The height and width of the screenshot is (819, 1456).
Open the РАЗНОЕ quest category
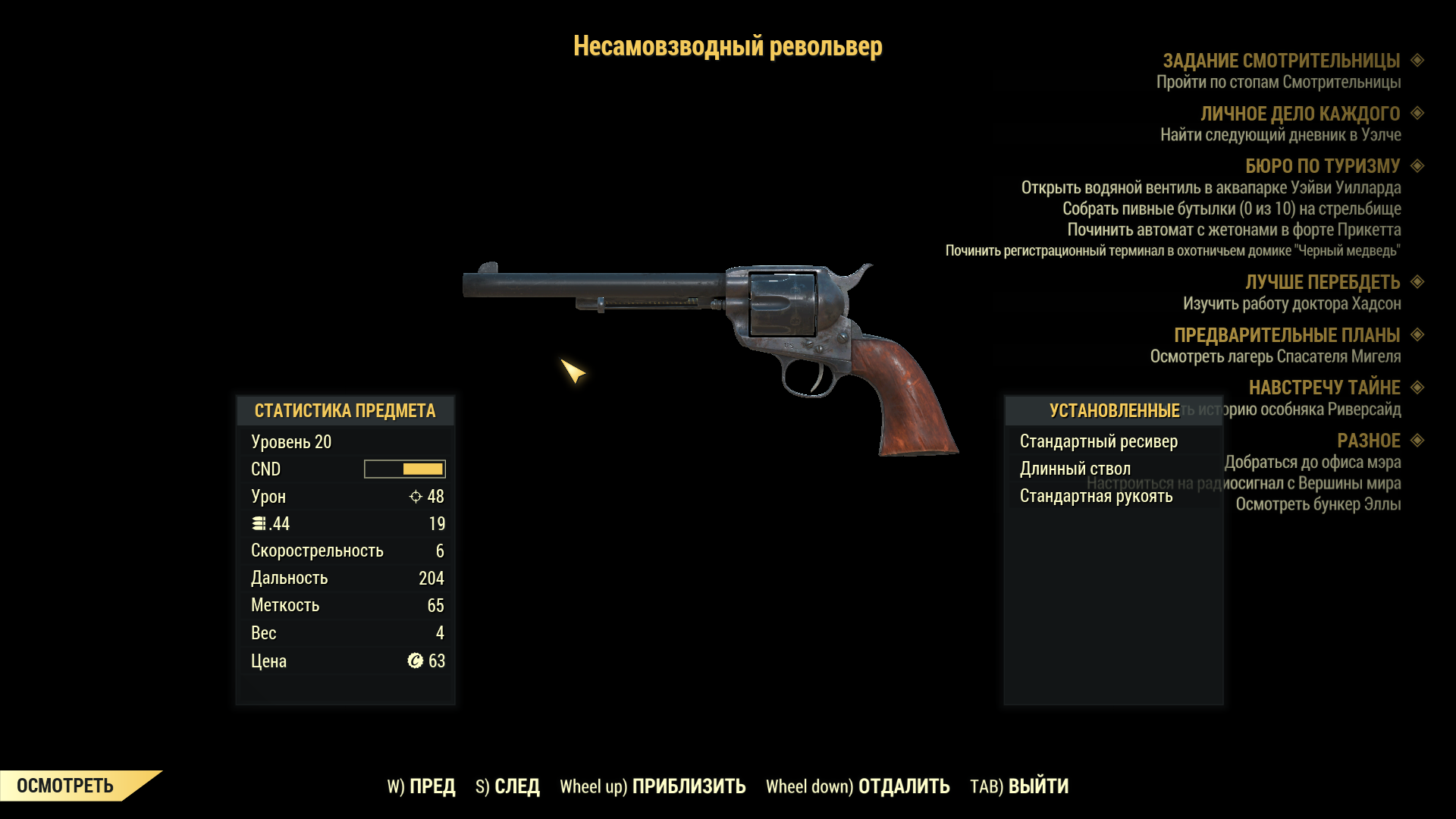click(1368, 441)
